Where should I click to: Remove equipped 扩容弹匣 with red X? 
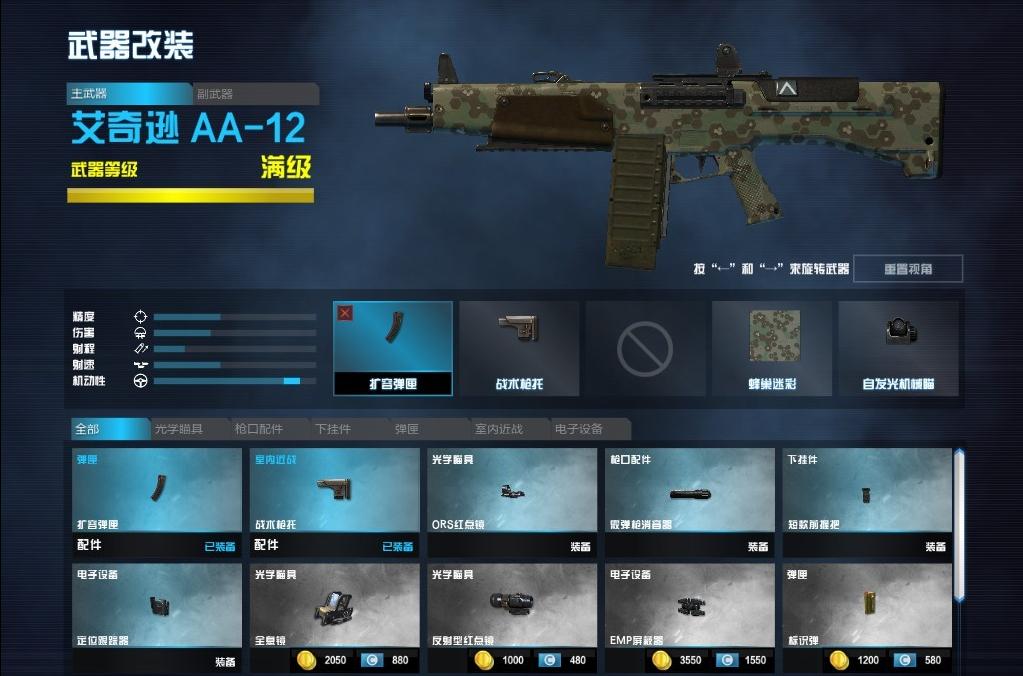[x=345, y=313]
